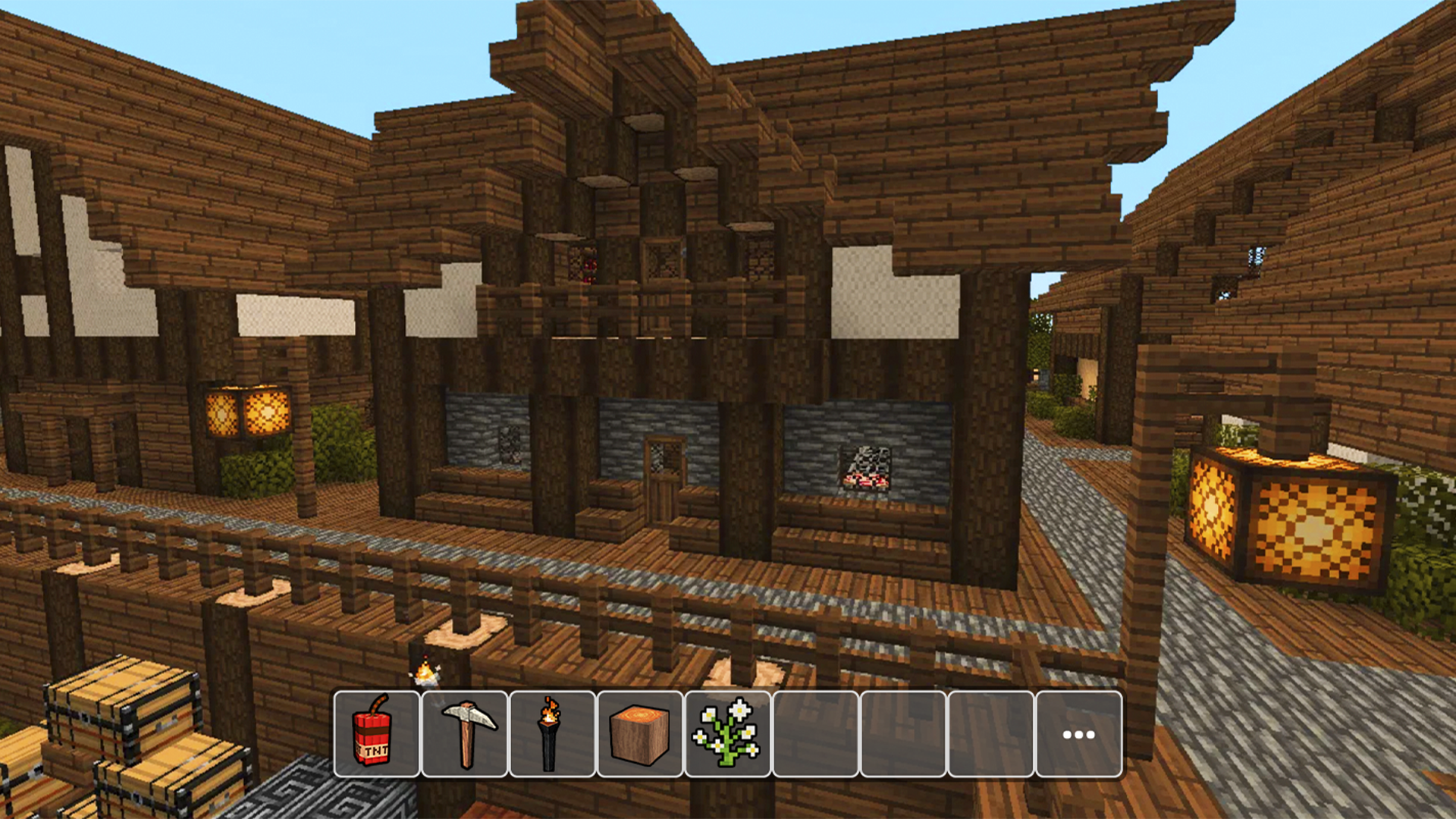This screenshot has width=1456, height=819.
Task: Click the lit torch on the fence post
Action: pos(427,673)
